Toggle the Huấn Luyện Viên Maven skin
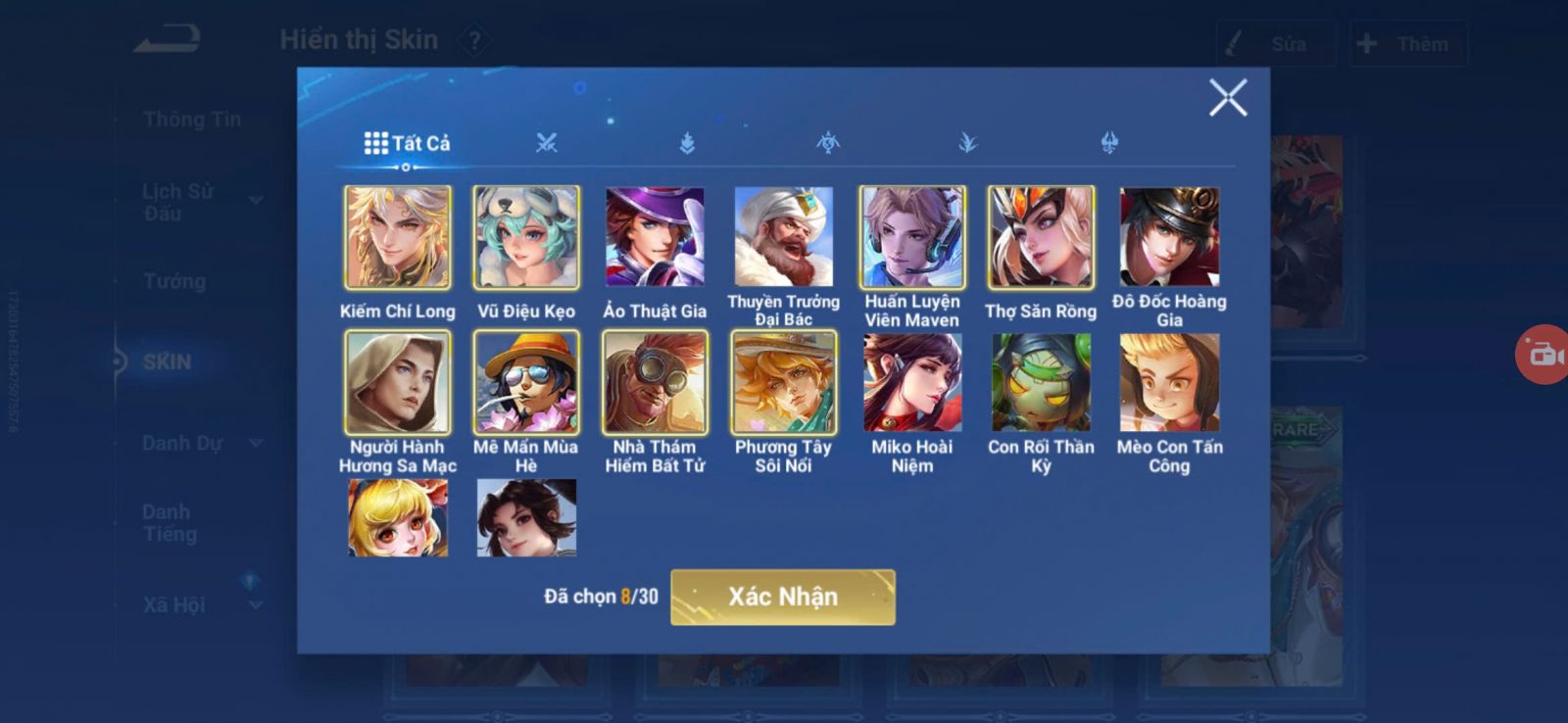The width and height of the screenshot is (1568, 723). pos(912,238)
